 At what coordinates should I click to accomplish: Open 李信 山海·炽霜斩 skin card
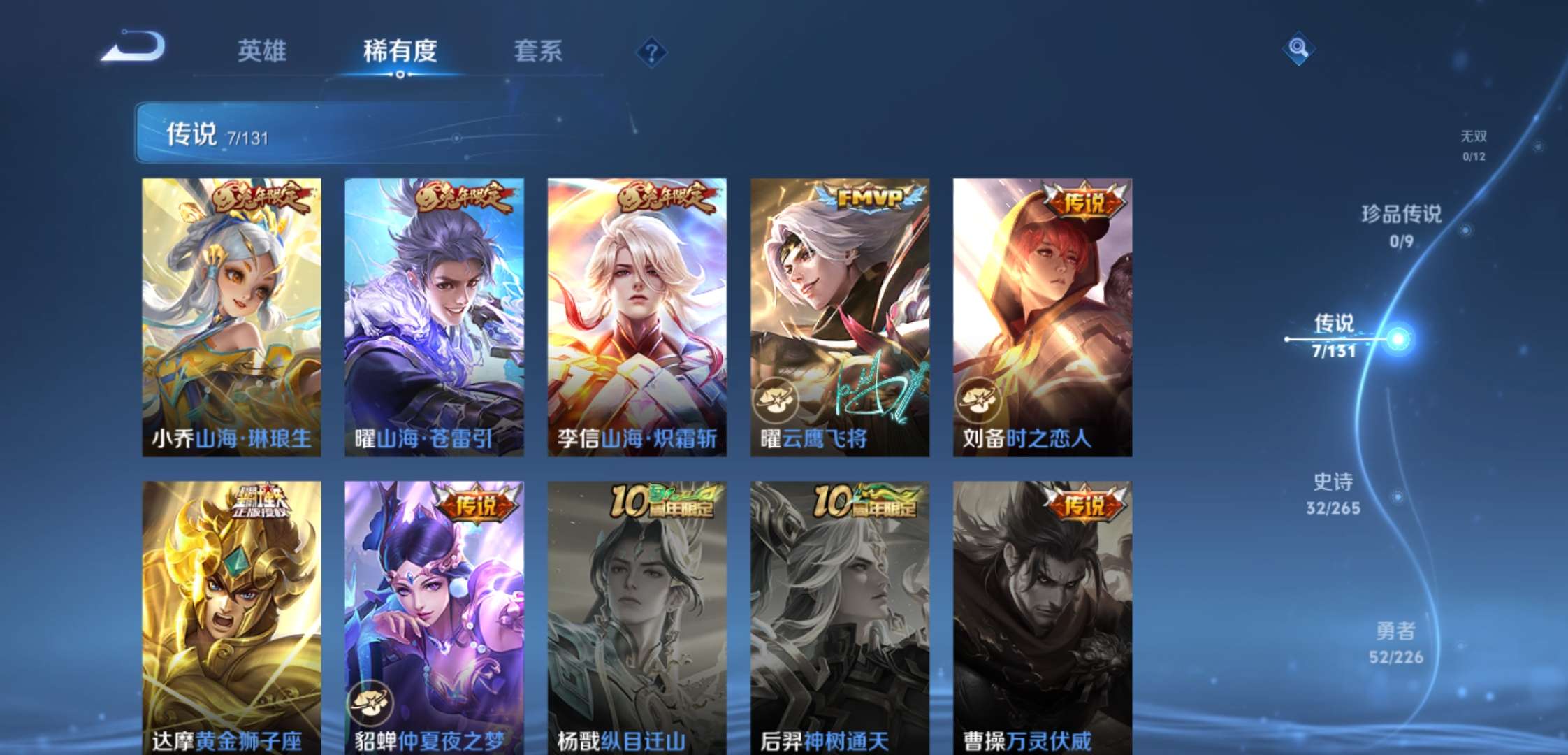[x=637, y=317]
